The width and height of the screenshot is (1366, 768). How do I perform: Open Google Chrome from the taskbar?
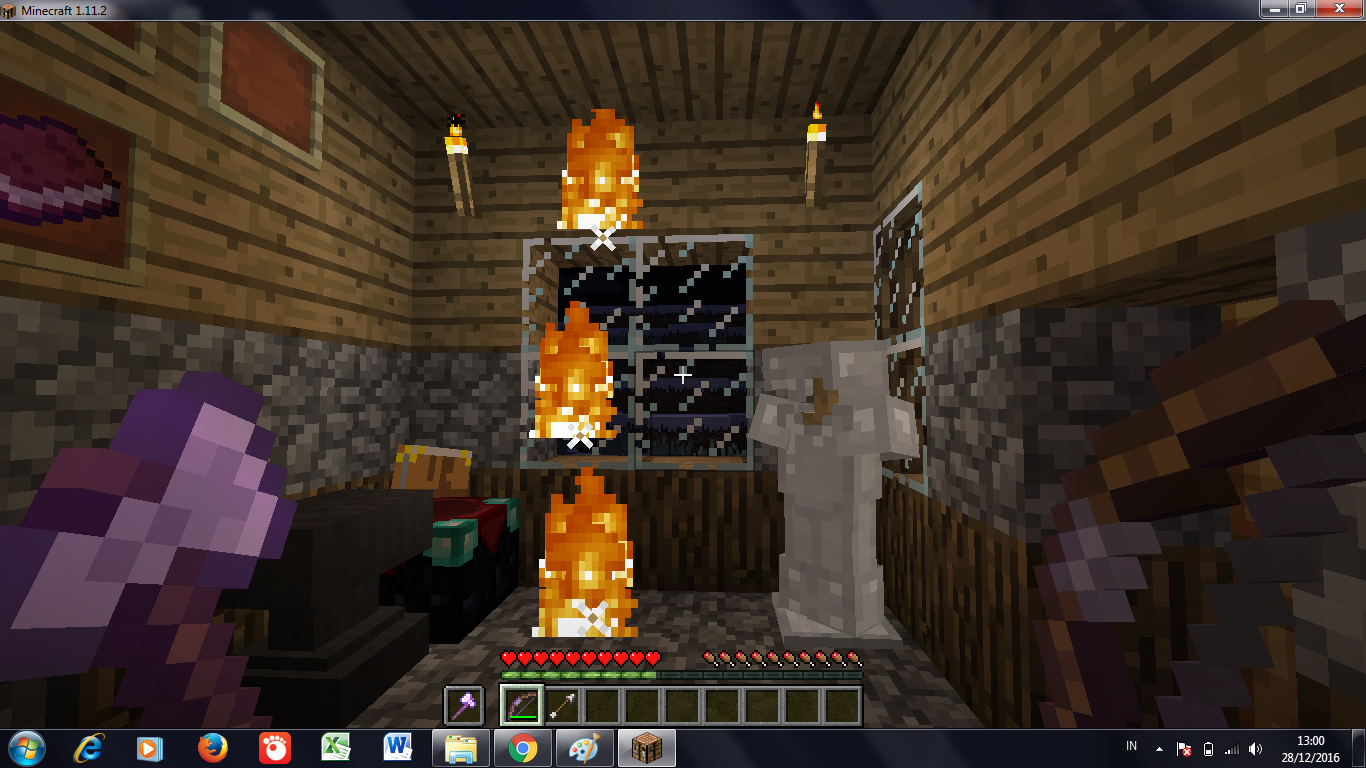pos(523,748)
